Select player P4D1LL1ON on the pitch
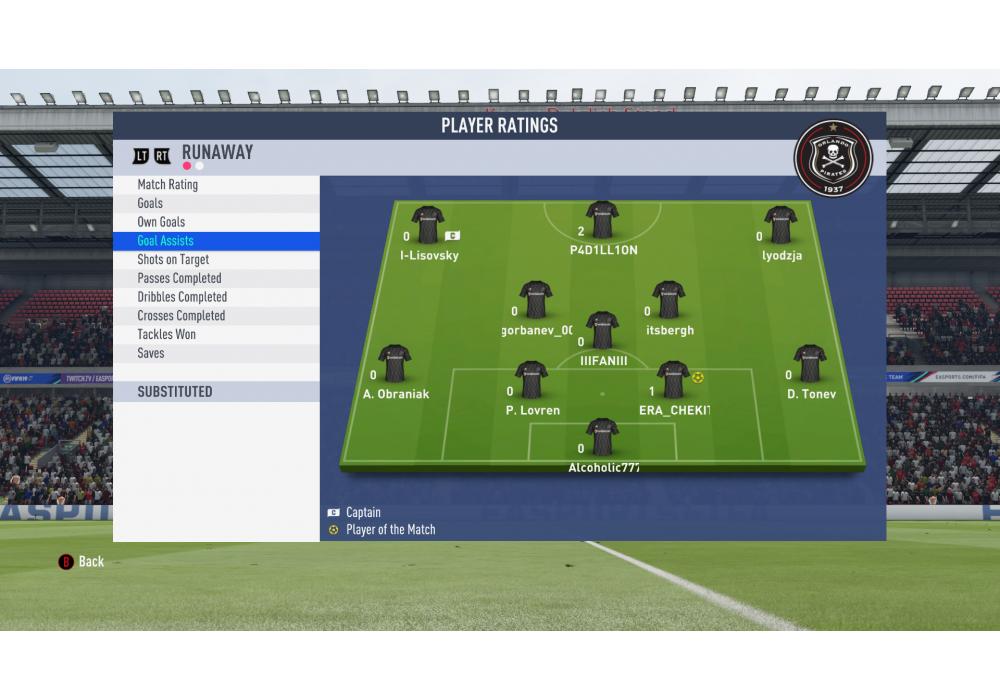Viewport: 1000px width, 700px height. coord(602,220)
